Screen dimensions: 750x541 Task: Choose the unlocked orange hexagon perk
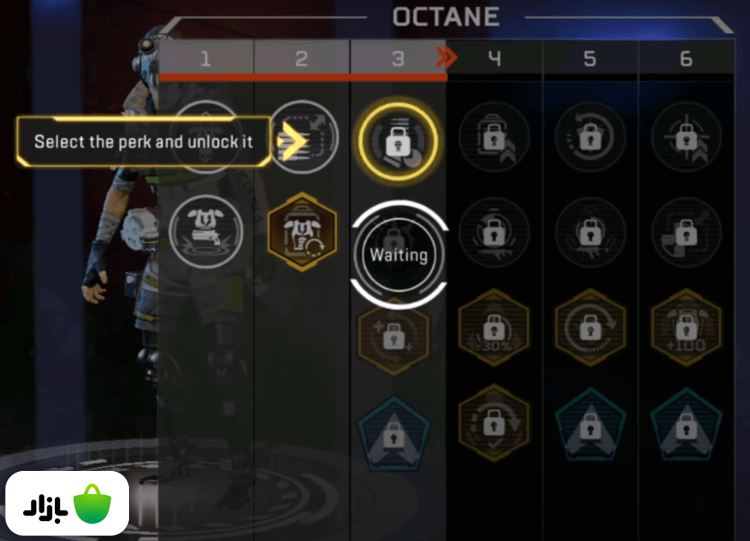[x=302, y=233]
